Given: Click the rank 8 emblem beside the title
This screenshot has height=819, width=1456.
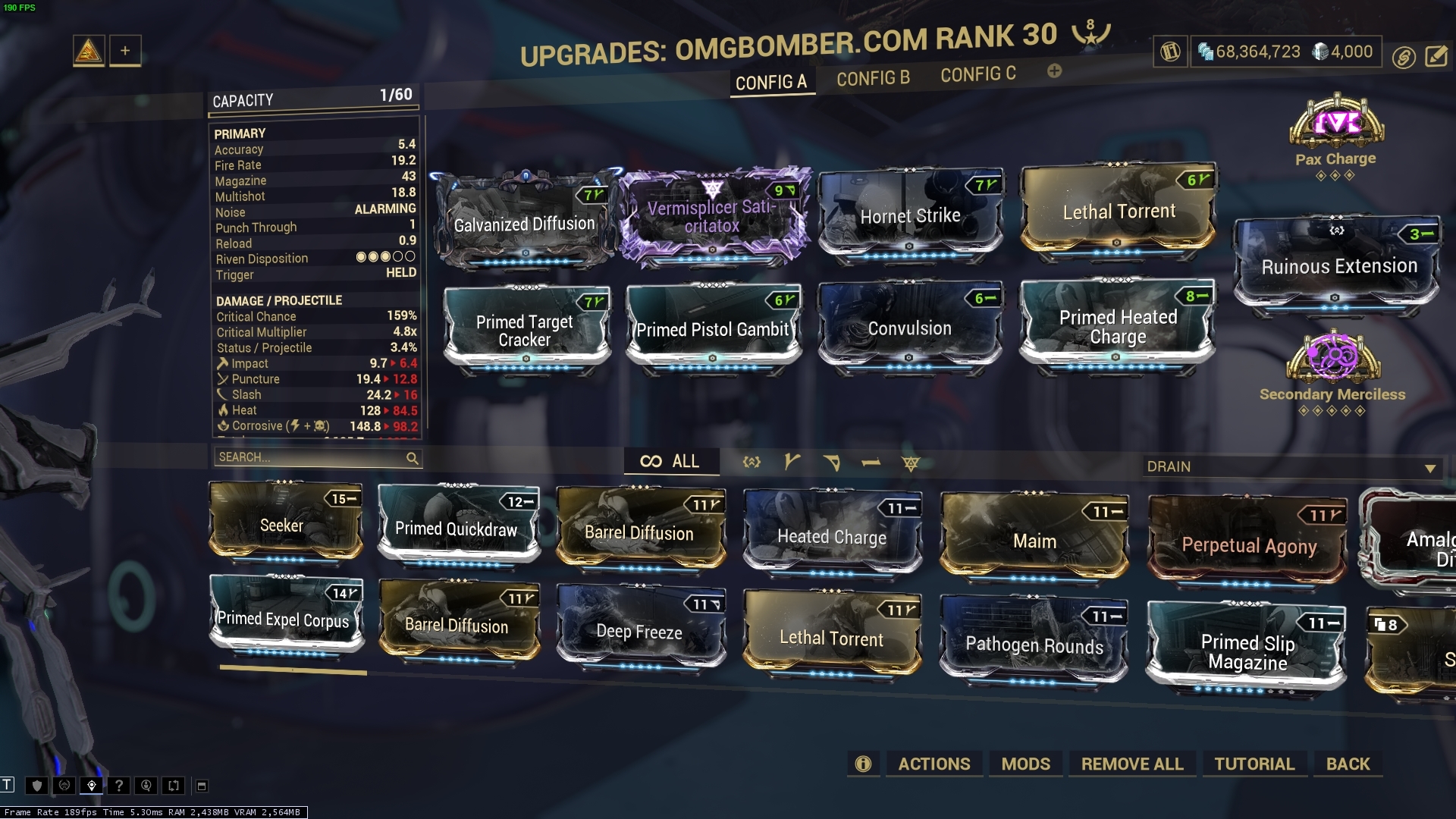Looking at the screenshot, I should [x=1089, y=33].
